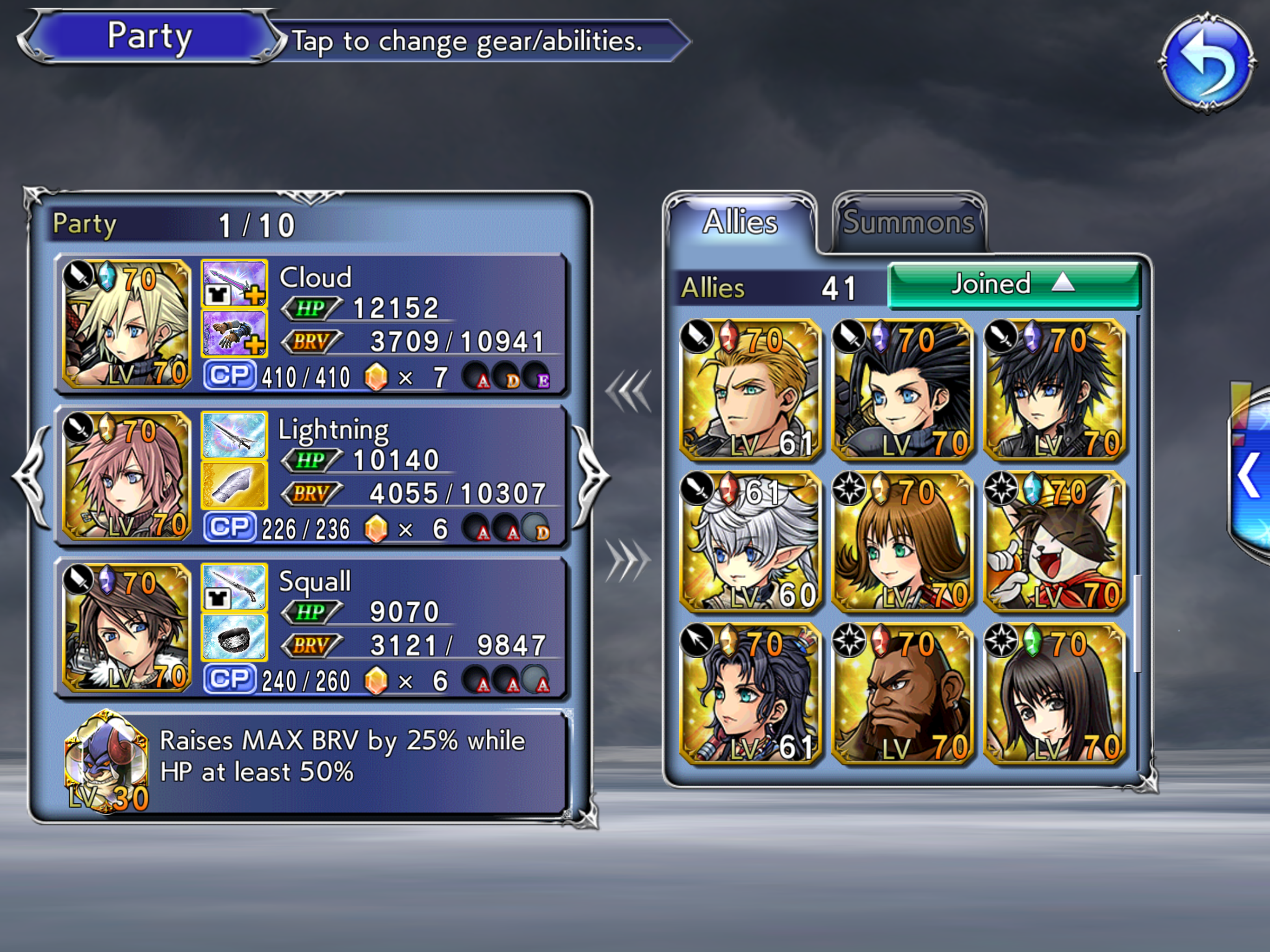Viewport: 1270px width, 952px height.
Task: Pick Squall's party portrait
Action: tap(126, 628)
